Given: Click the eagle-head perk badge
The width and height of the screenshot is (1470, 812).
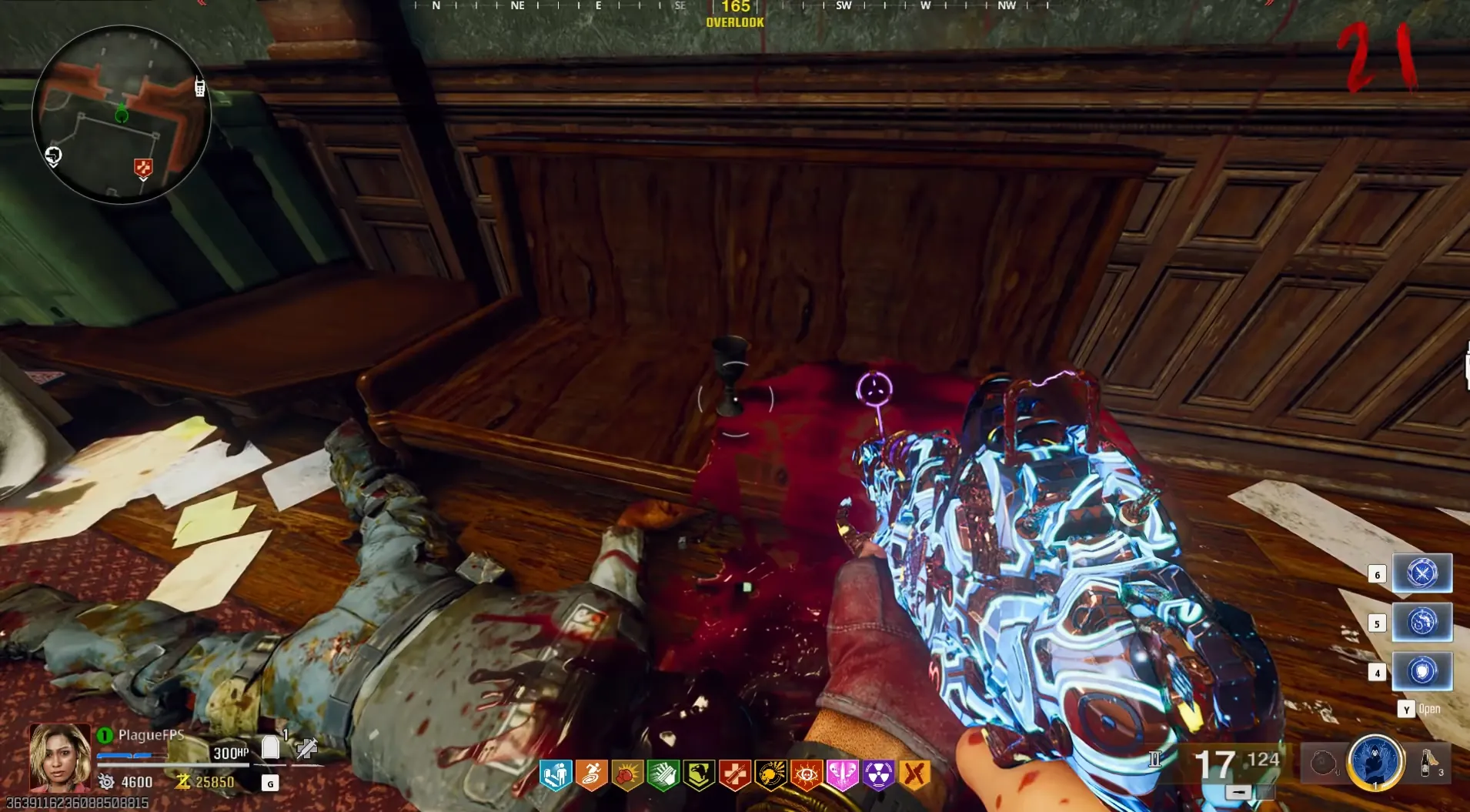Looking at the screenshot, I should 699,775.
